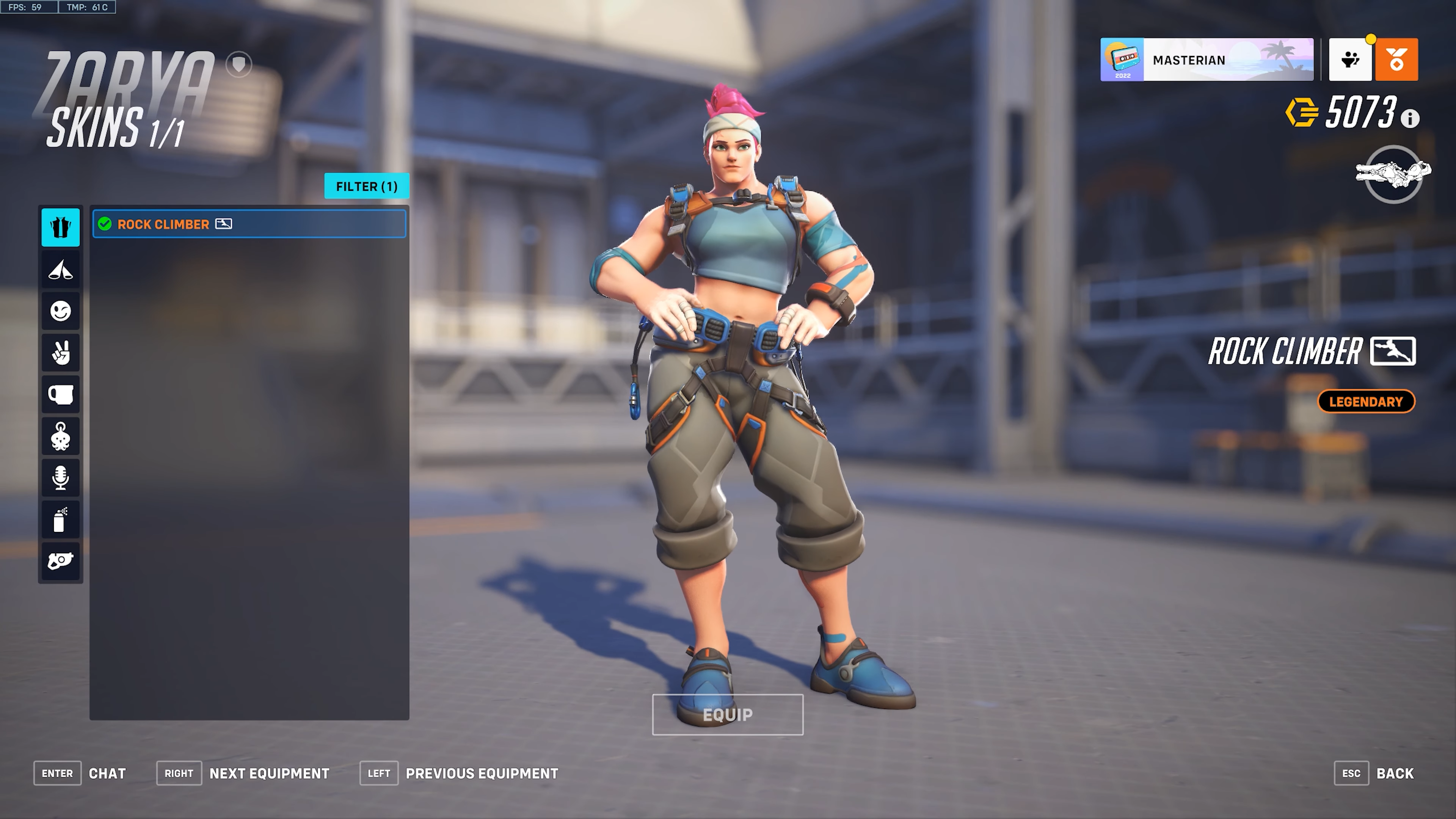Open the sprays spray-can tab
The image size is (1456, 819).
[61, 519]
